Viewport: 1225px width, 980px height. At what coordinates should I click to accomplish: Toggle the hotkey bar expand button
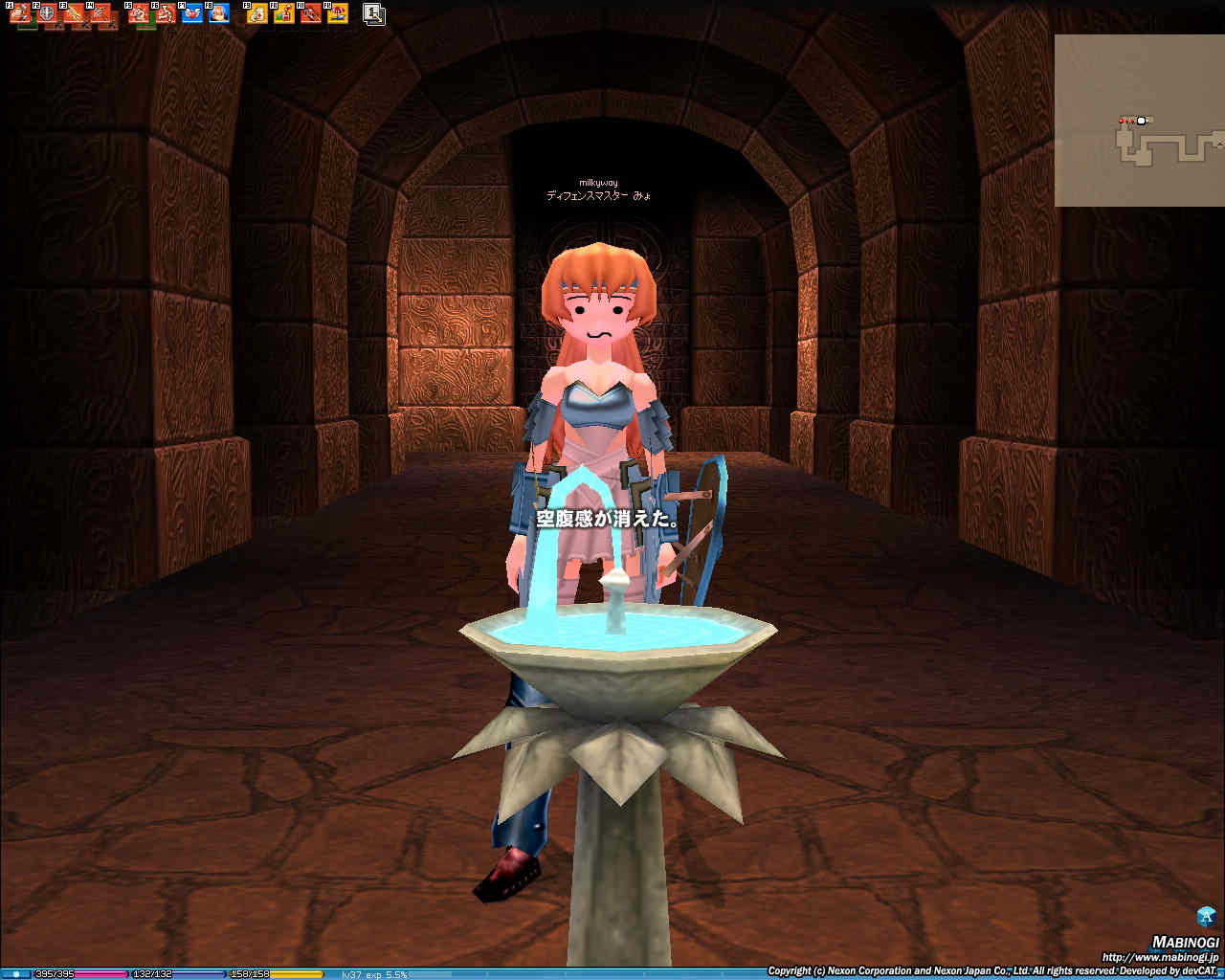(374, 14)
